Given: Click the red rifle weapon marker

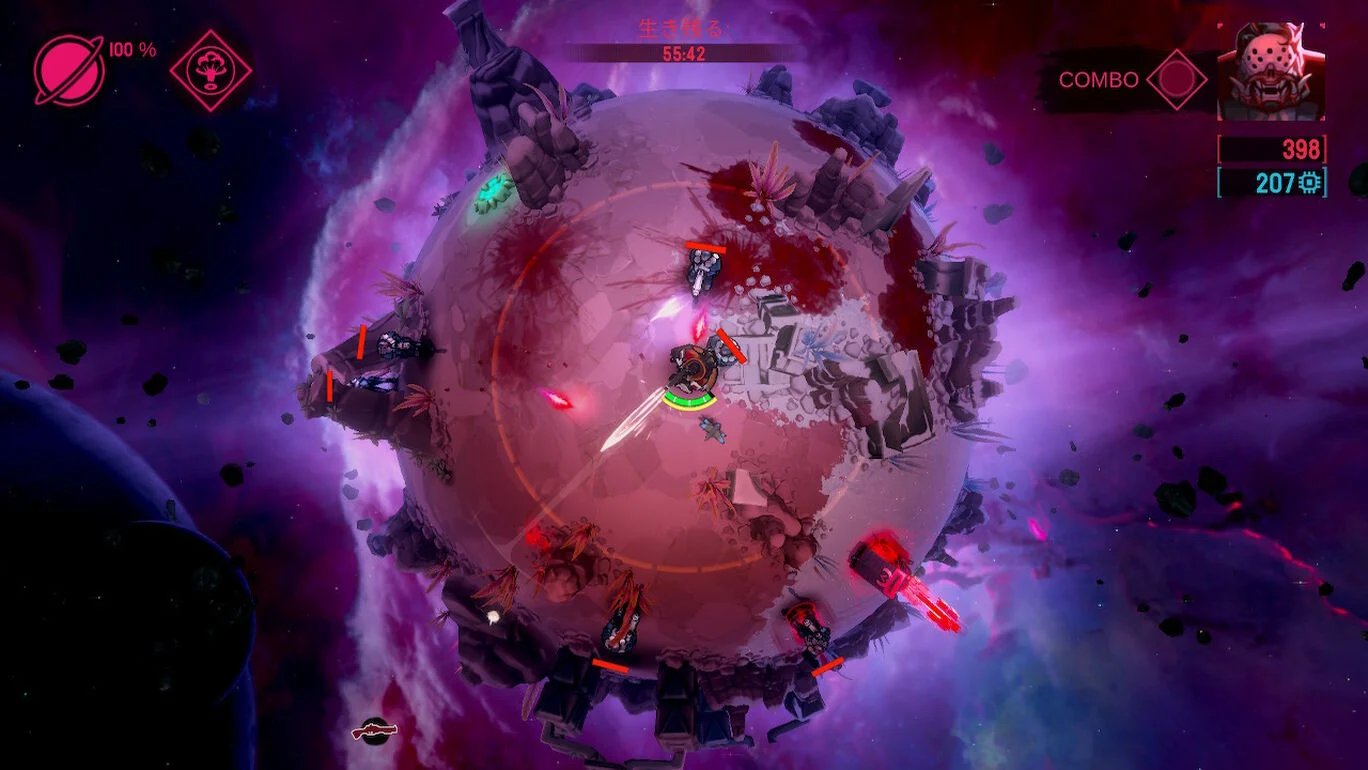Looking at the screenshot, I should coord(375,732).
